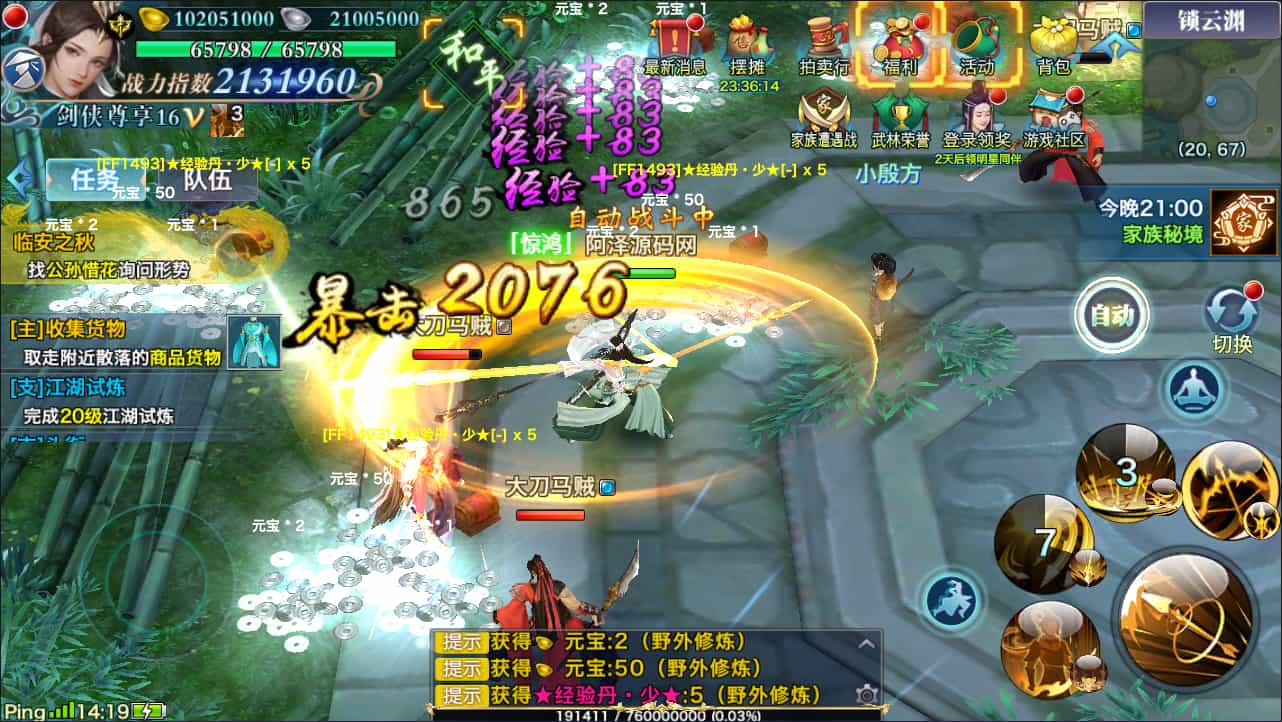Click the 切换 switch button

pyautogui.click(x=1232, y=318)
